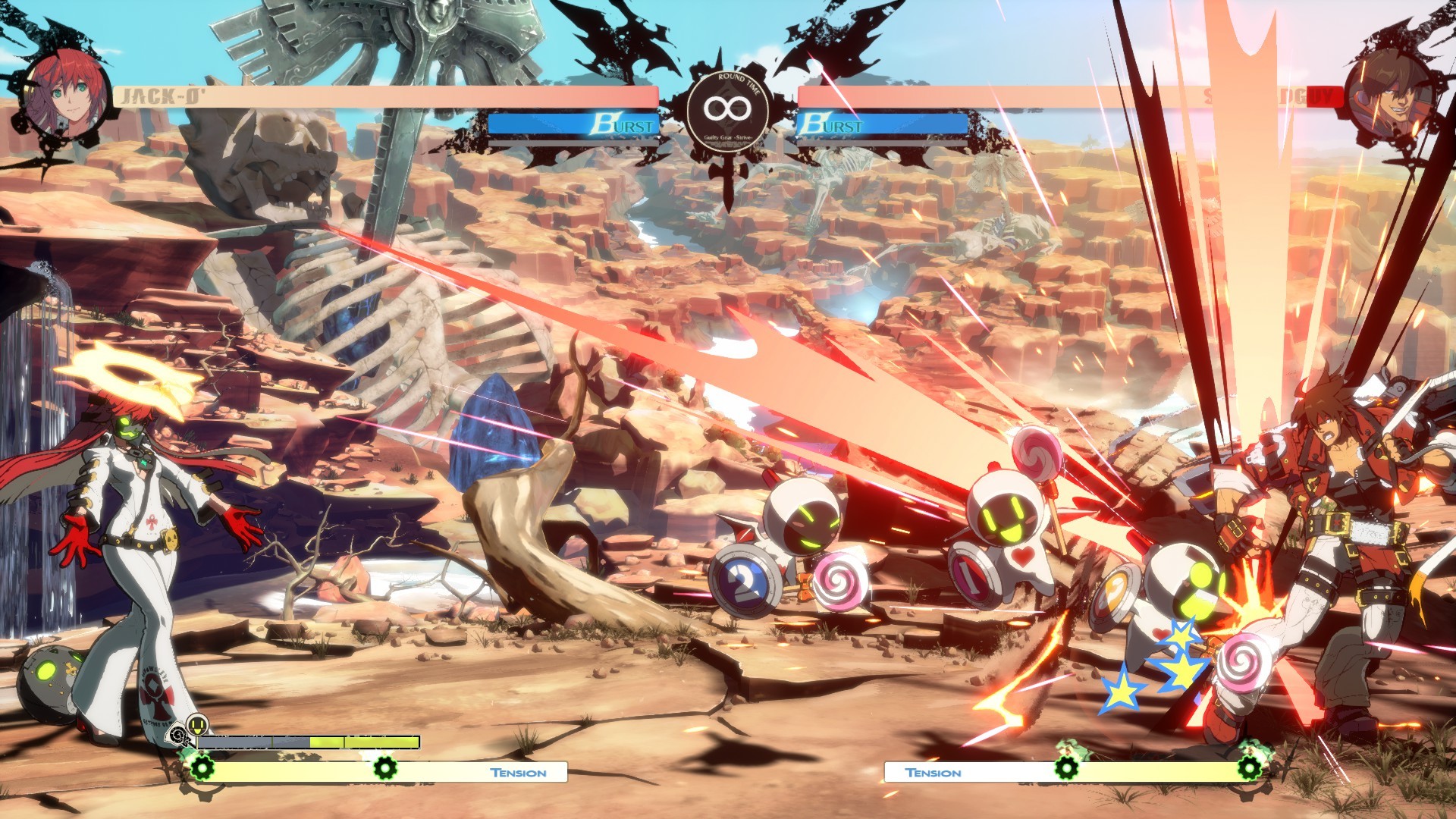
Task: Click the middle gear on Sol's Tension bar
Action: click(x=1066, y=768)
